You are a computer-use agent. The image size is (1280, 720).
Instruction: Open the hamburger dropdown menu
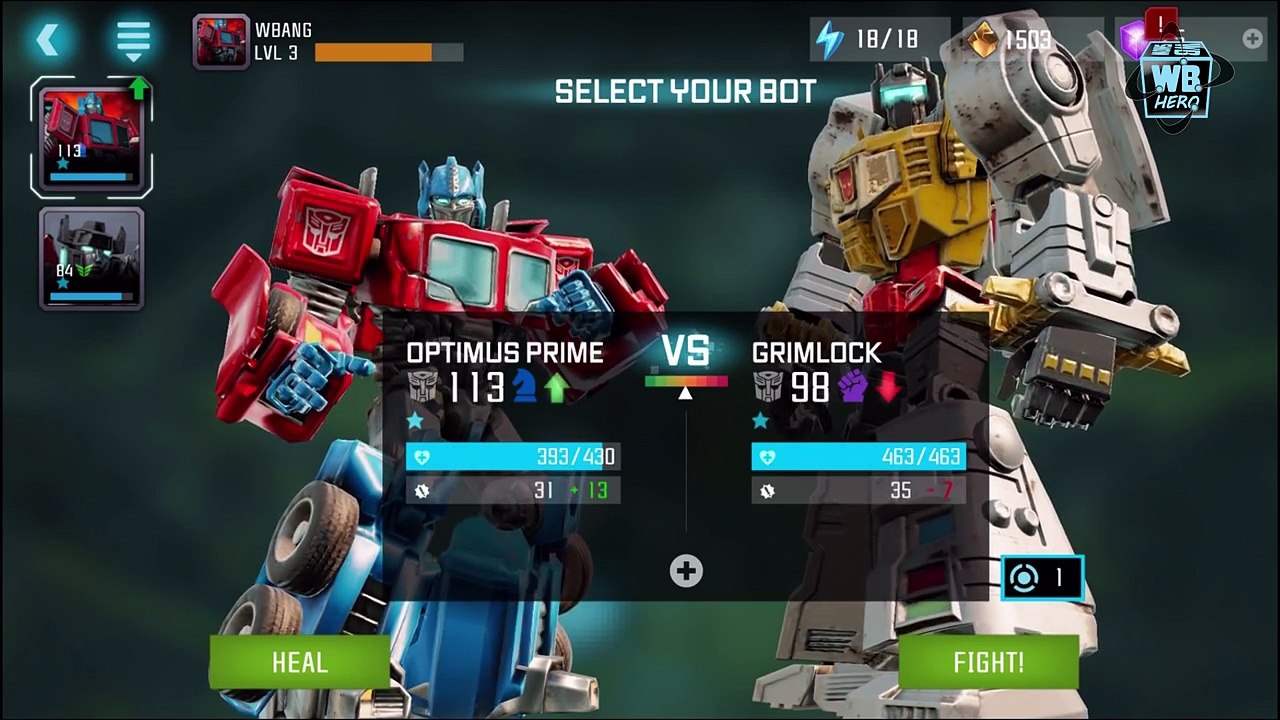click(133, 40)
